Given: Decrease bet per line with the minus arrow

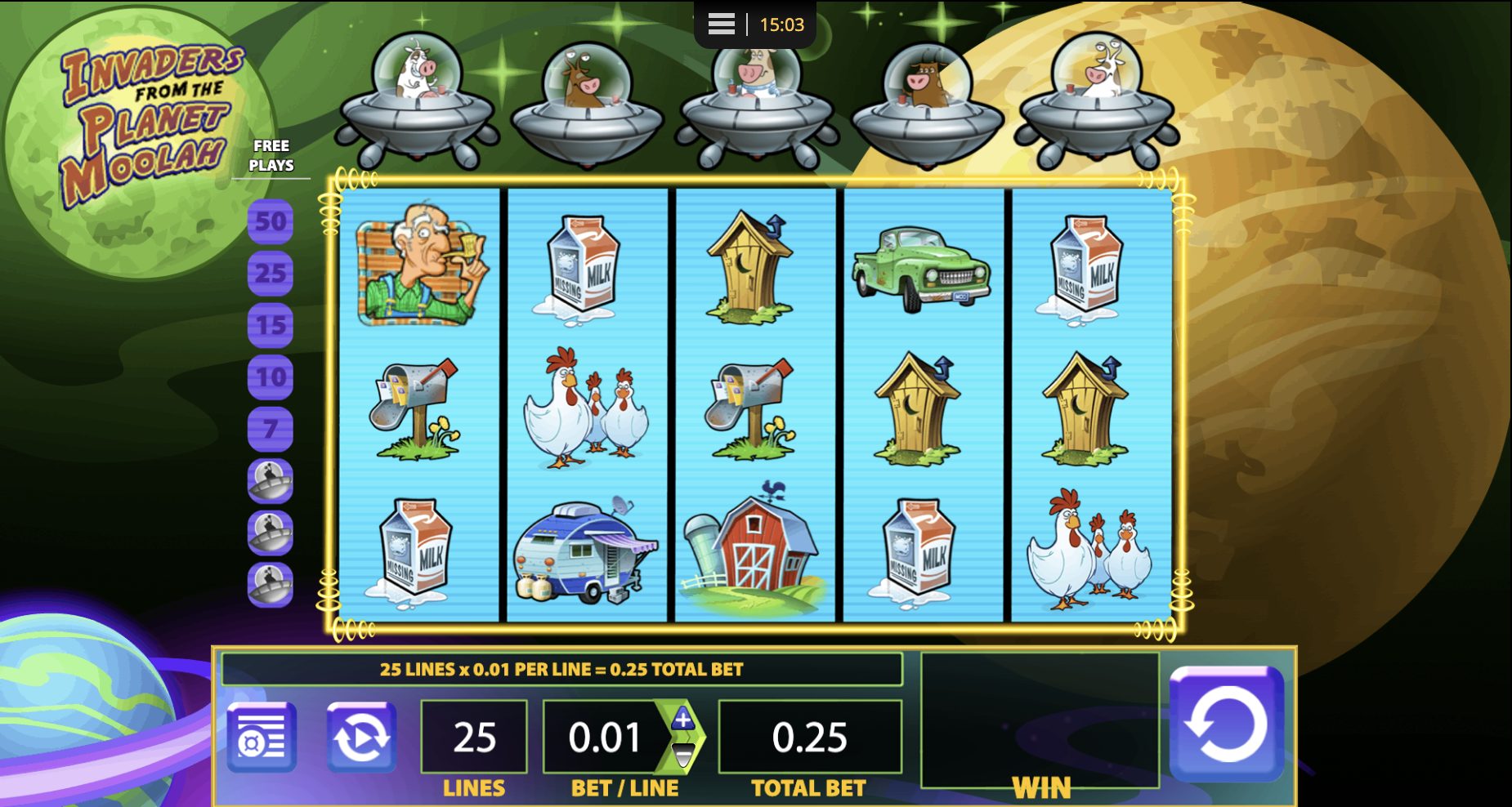Looking at the screenshot, I should point(682,756).
